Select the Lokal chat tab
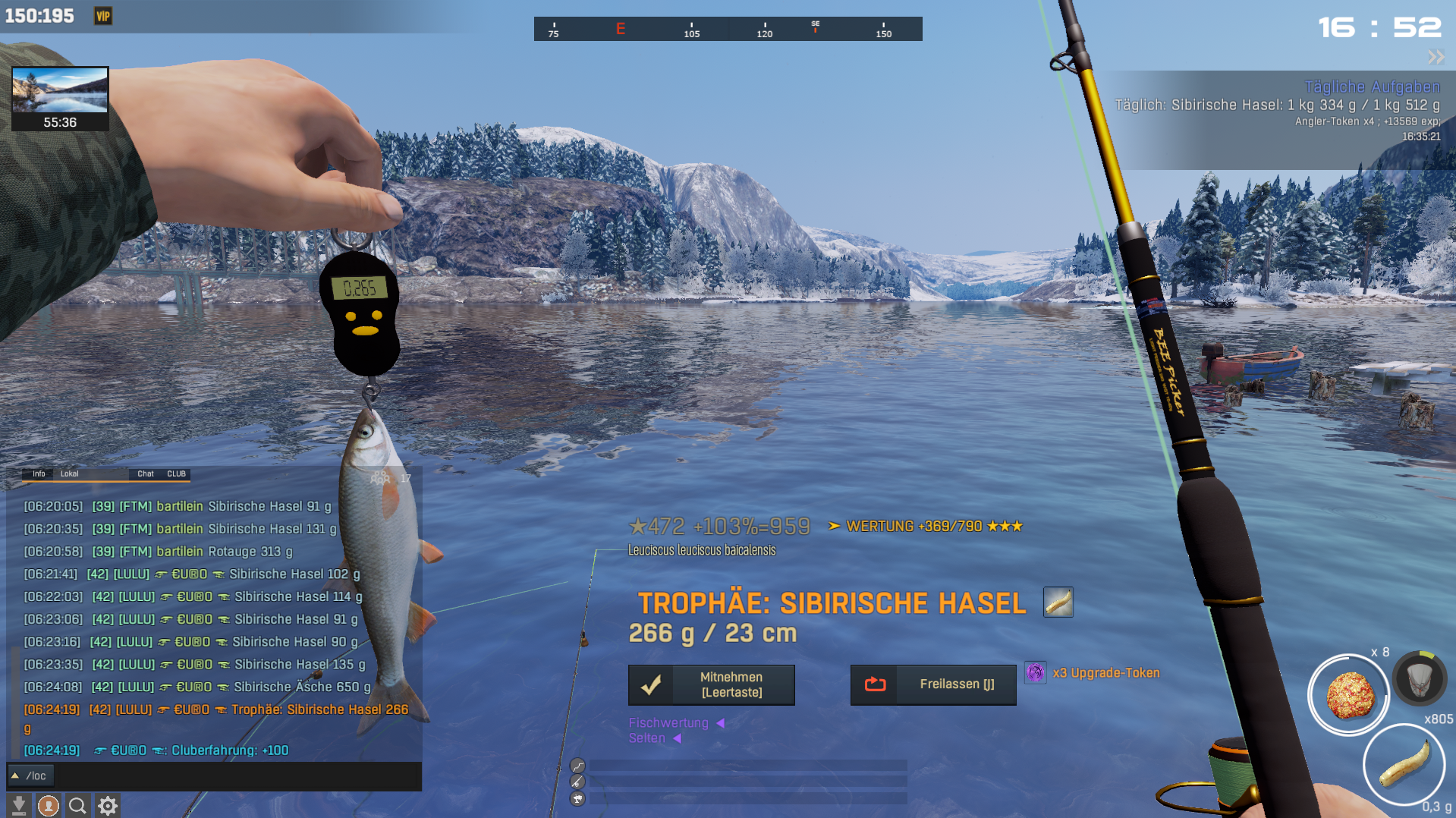1456x818 pixels. tap(70, 474)
